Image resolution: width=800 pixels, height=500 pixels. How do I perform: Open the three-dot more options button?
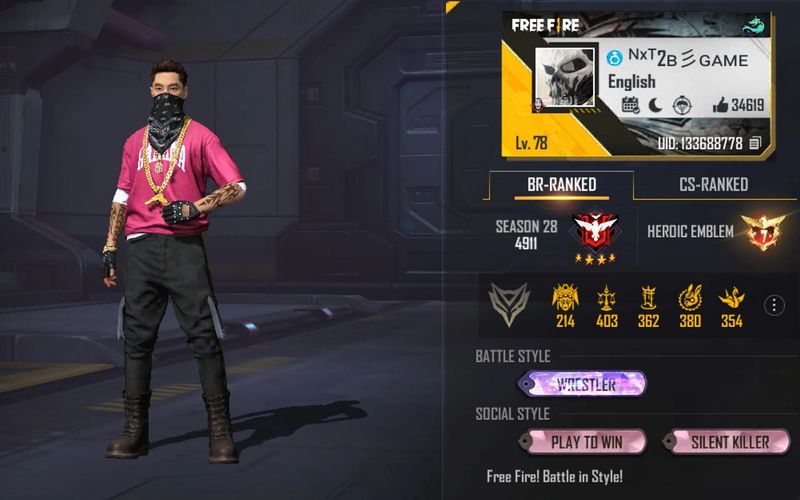pos(773,305)
